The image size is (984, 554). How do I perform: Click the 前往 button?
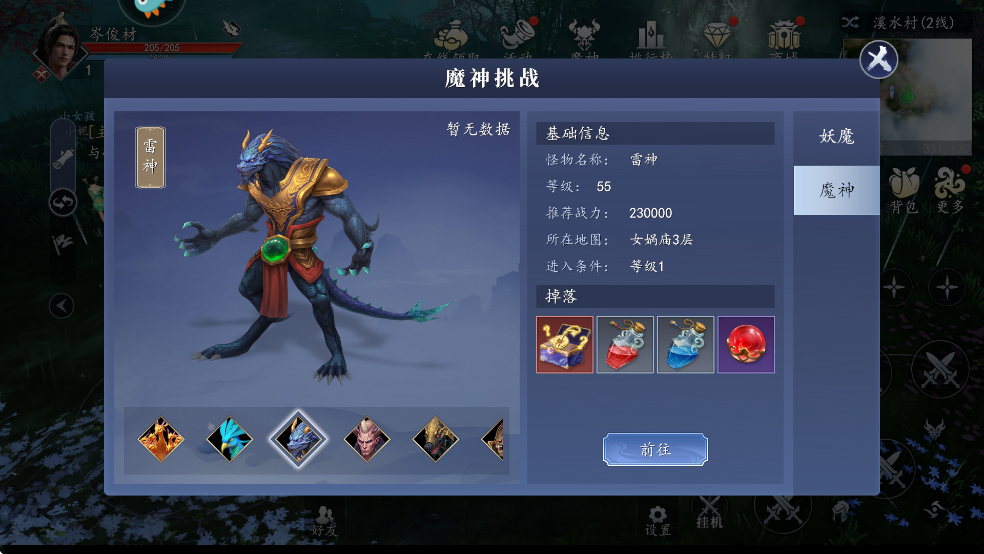coord(655,450)
